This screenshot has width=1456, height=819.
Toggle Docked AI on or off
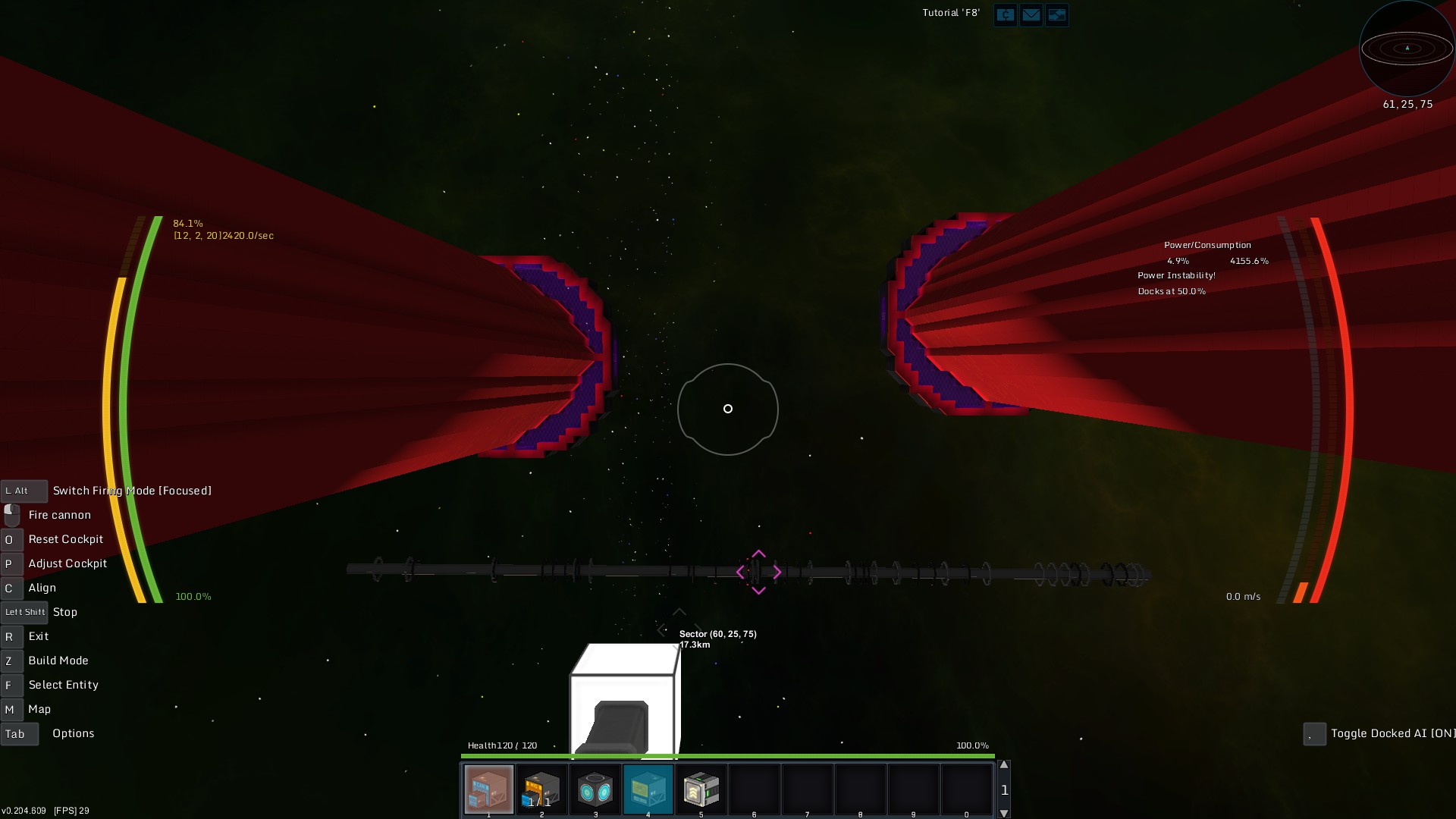(1392, 733)
